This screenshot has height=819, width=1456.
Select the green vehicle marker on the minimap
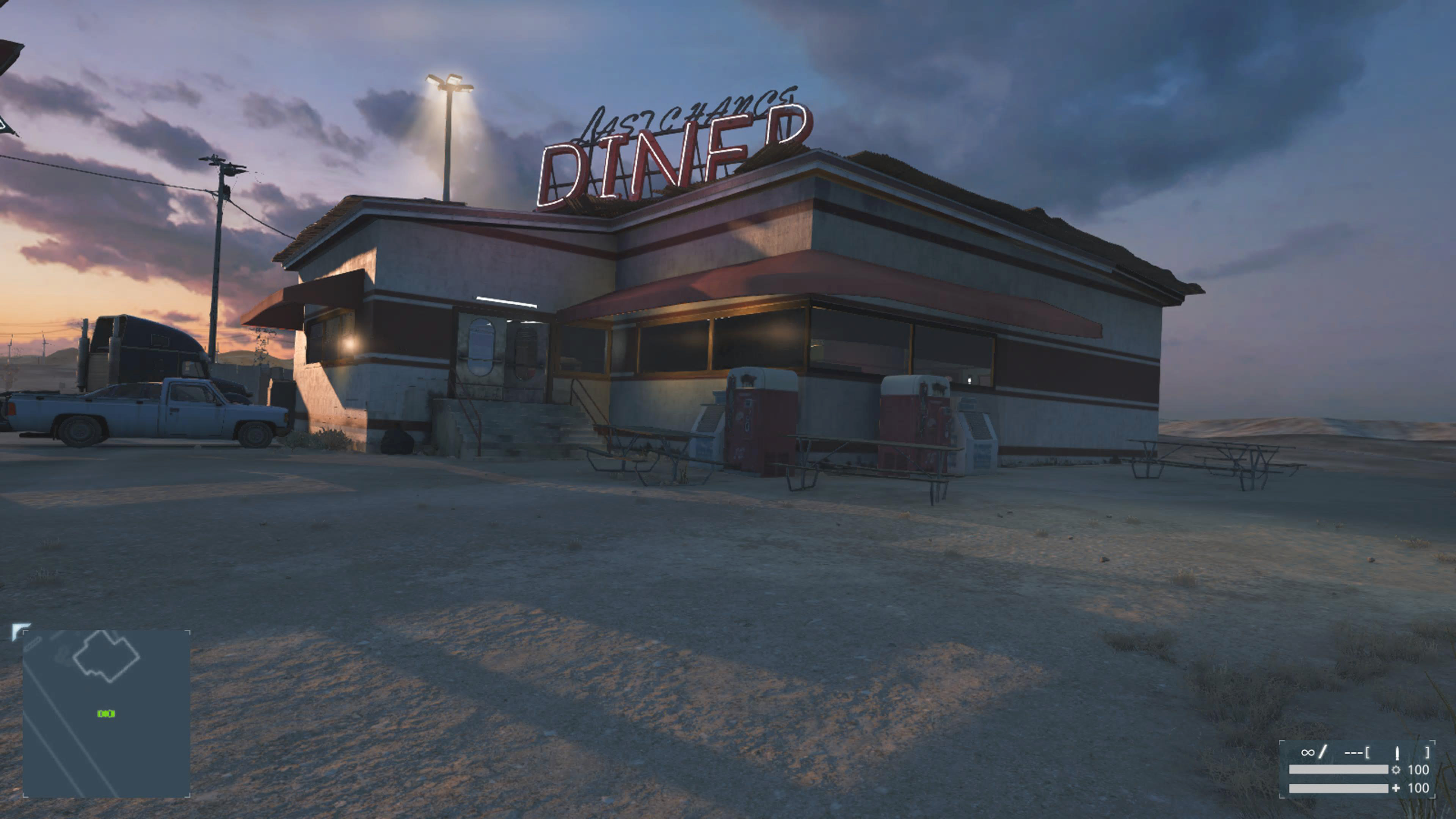[106, 714]
